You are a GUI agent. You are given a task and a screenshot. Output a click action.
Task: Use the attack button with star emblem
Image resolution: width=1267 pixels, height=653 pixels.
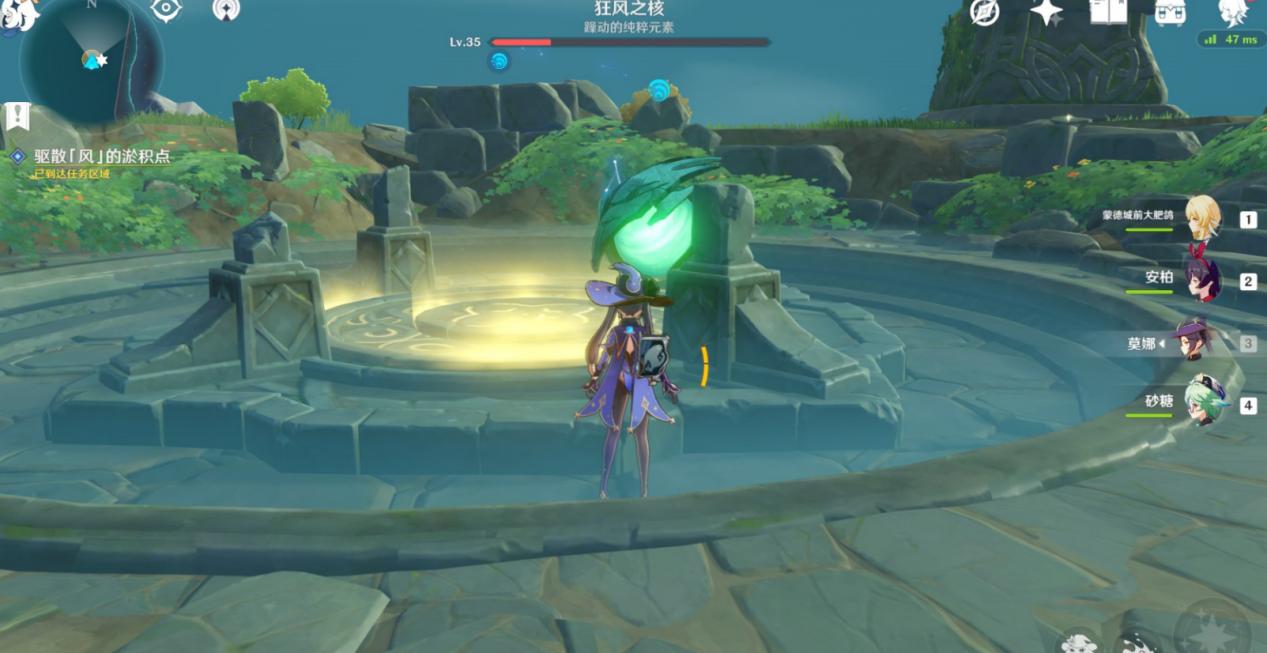[1212, 631]
